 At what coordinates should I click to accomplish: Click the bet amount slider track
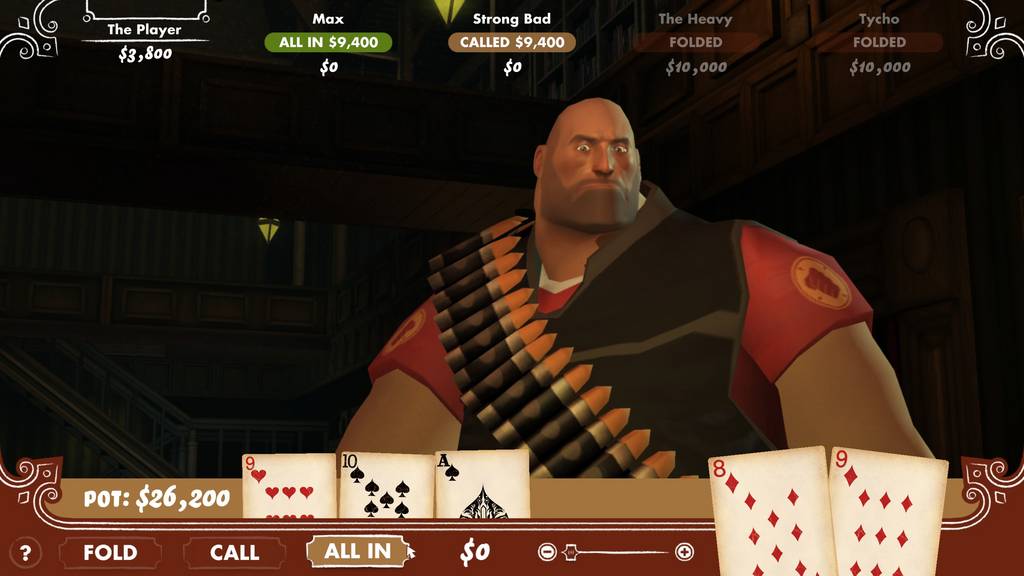(616, 551)
